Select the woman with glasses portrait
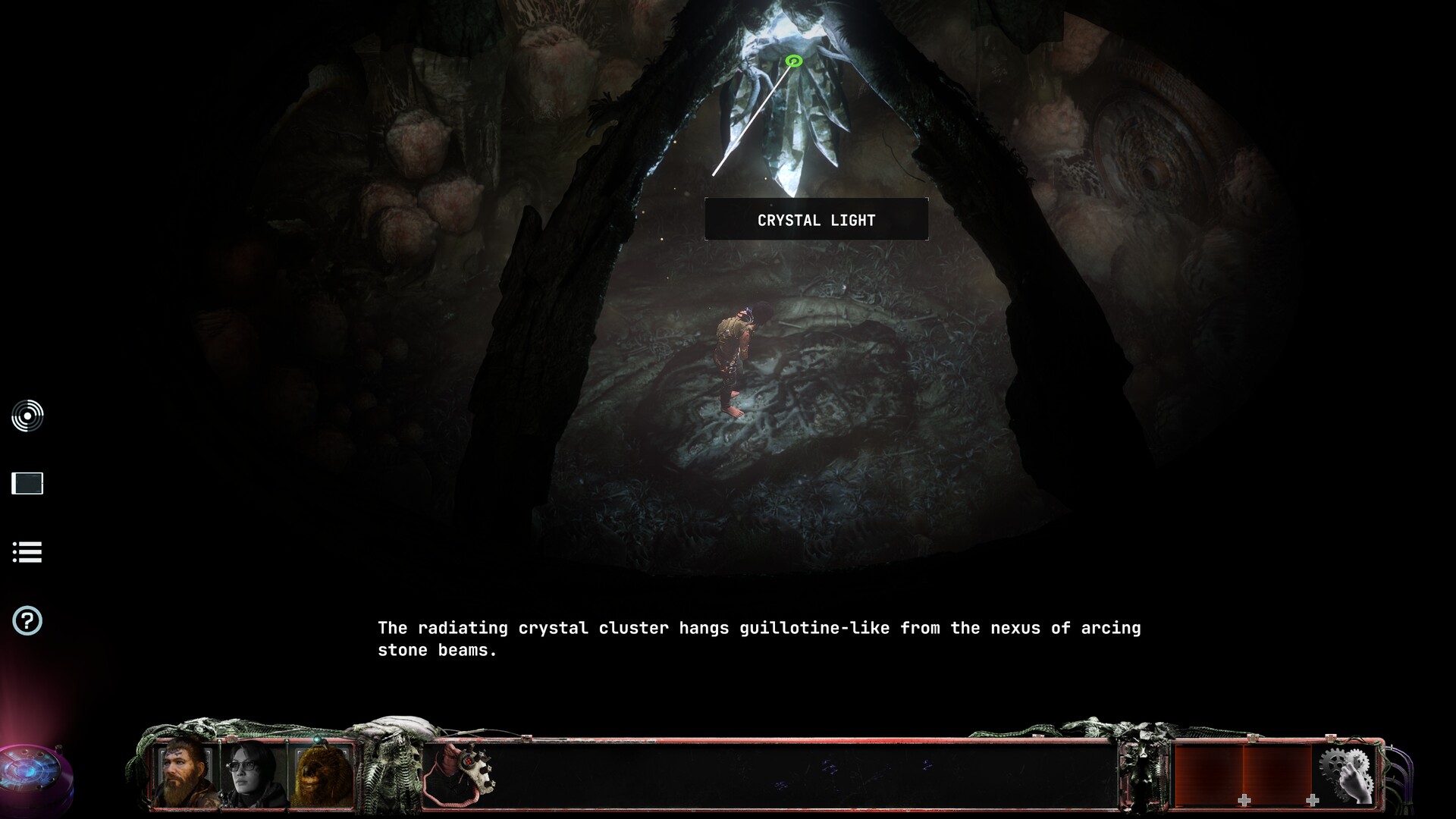The height and width of the screenshot is (819, 1456). pyautogui.click(x=253, y=773)
